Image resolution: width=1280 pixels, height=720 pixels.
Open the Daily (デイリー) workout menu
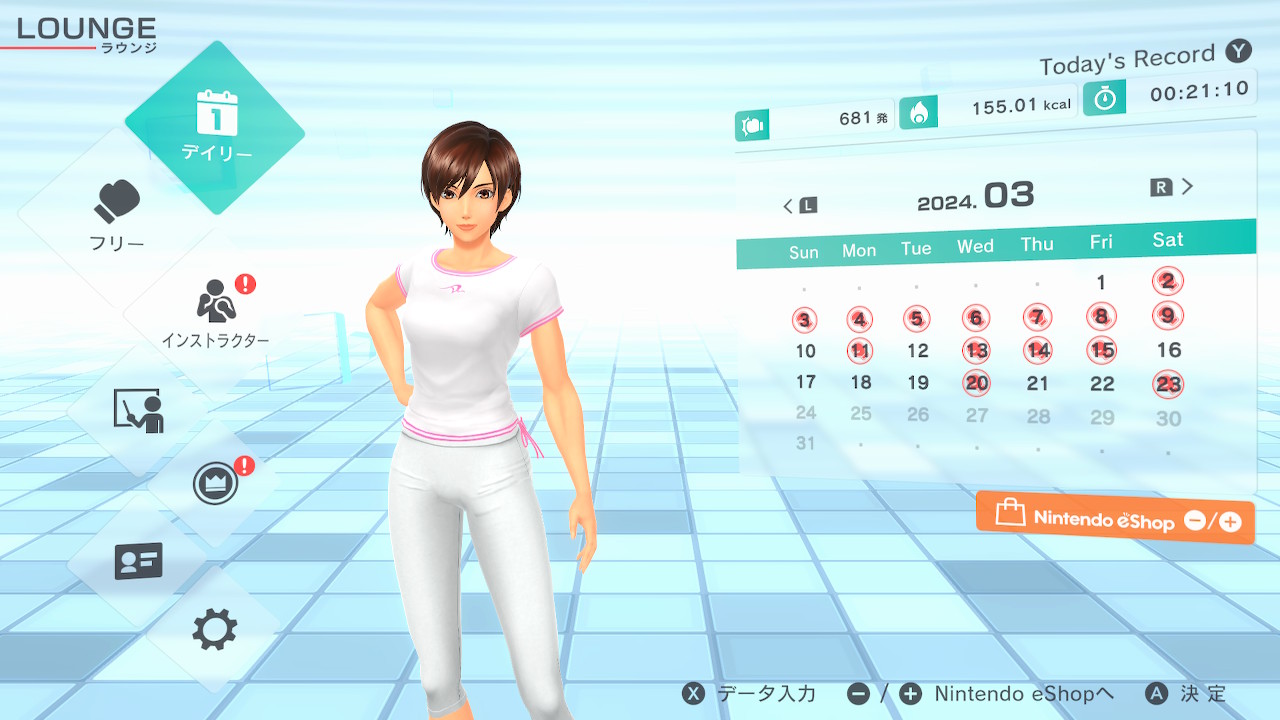coord(215,128)
